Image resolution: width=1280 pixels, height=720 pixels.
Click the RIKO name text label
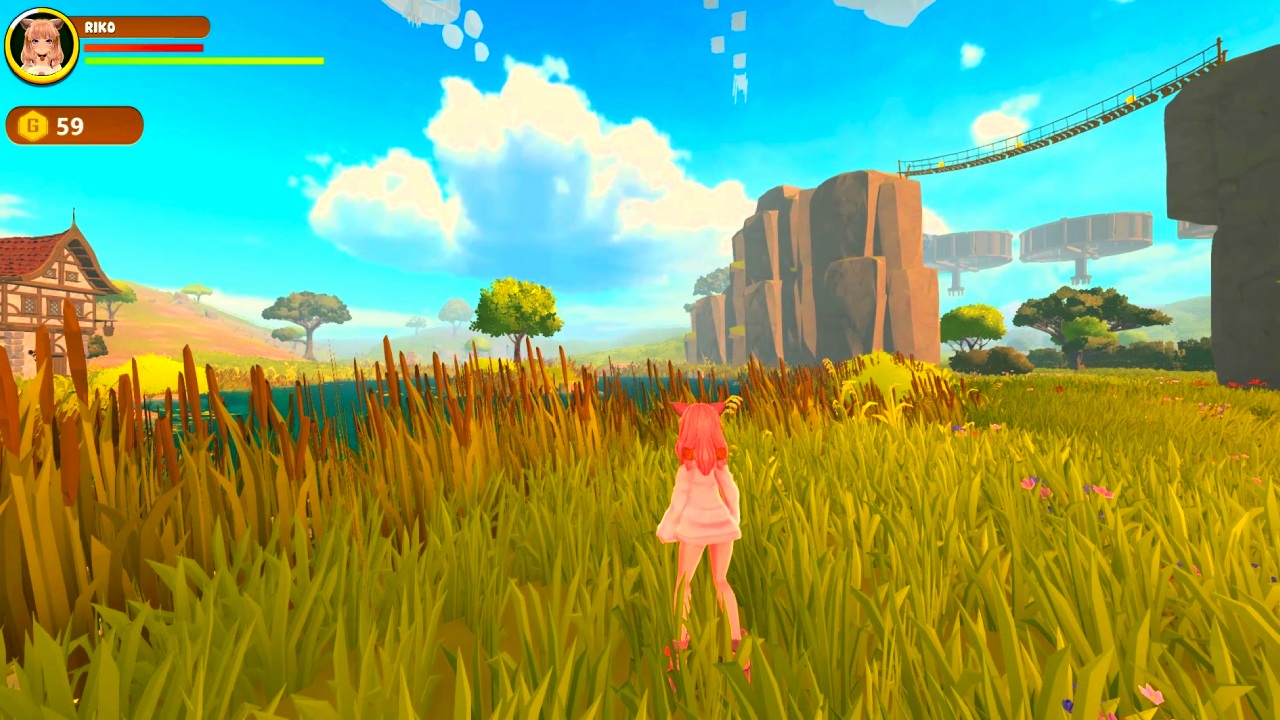tap(100, 27)
